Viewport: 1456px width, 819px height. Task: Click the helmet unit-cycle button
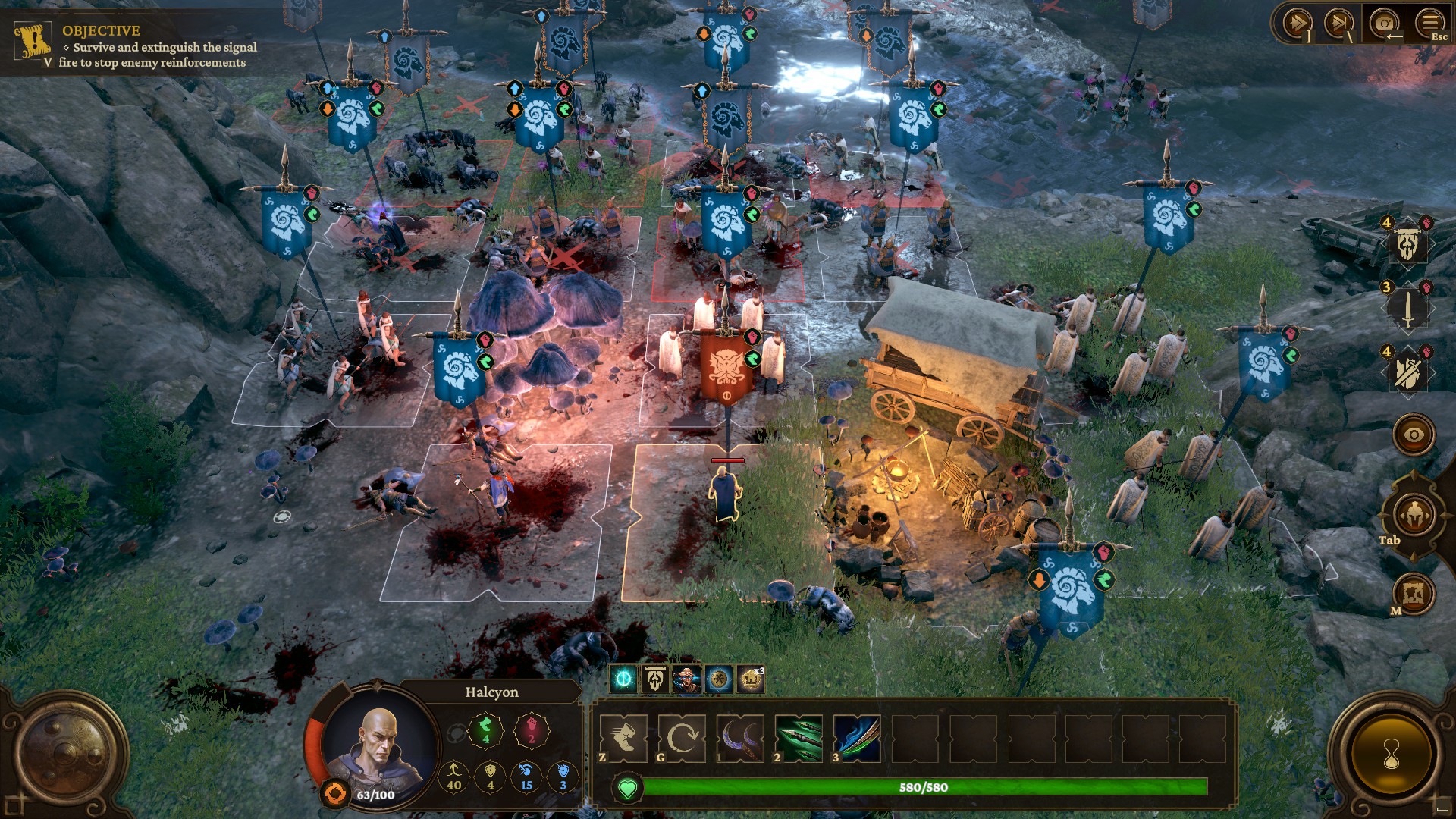[1414, 516]
